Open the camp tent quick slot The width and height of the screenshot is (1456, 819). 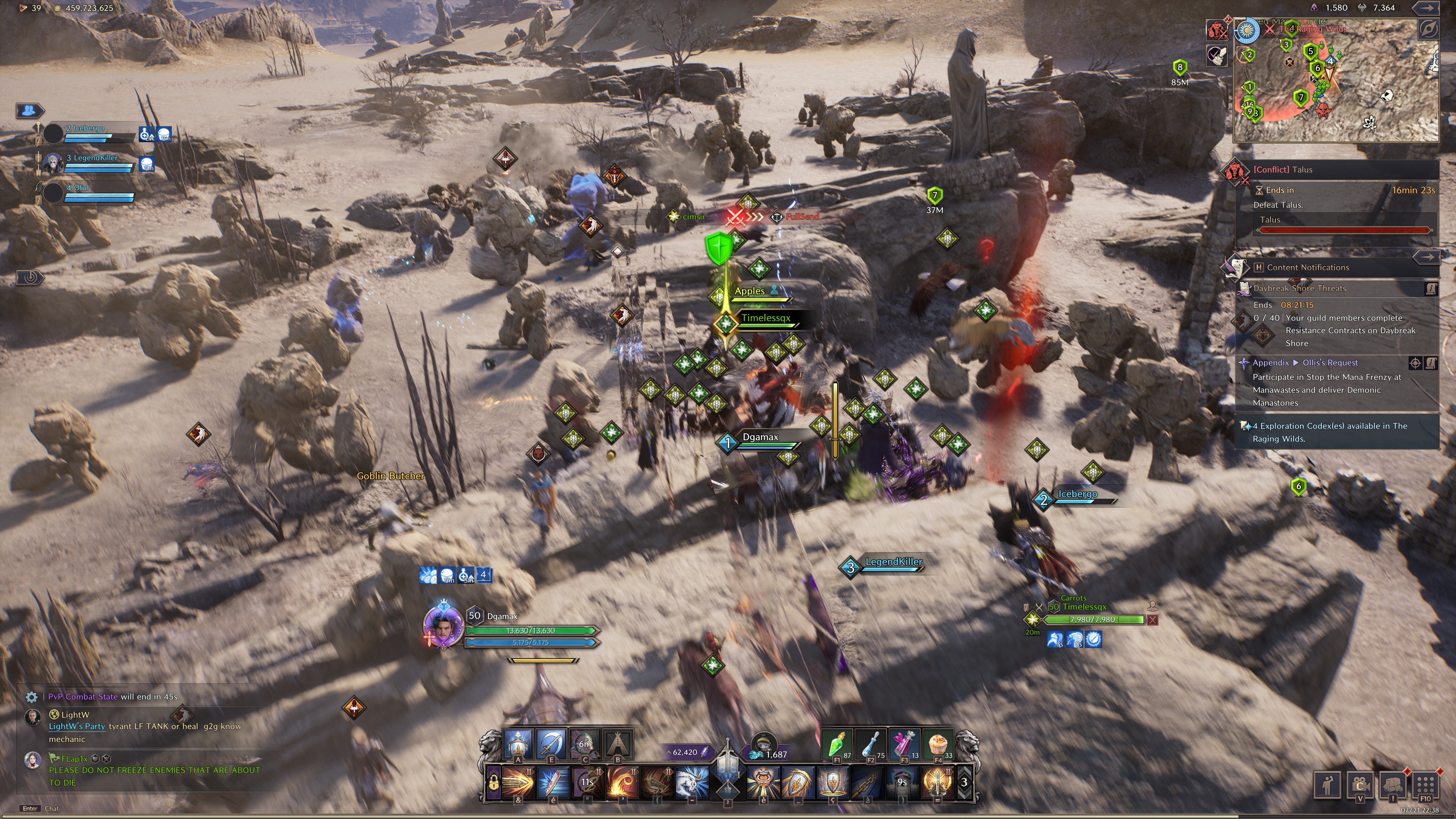coord(617,744)
